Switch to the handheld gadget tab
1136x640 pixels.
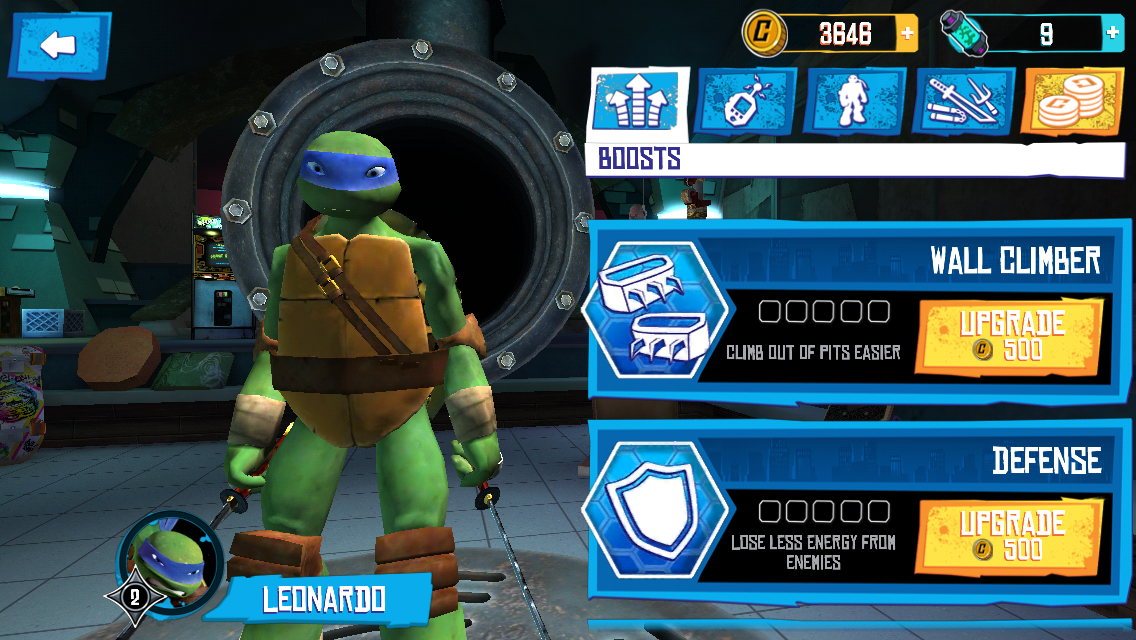click(745, 102)
